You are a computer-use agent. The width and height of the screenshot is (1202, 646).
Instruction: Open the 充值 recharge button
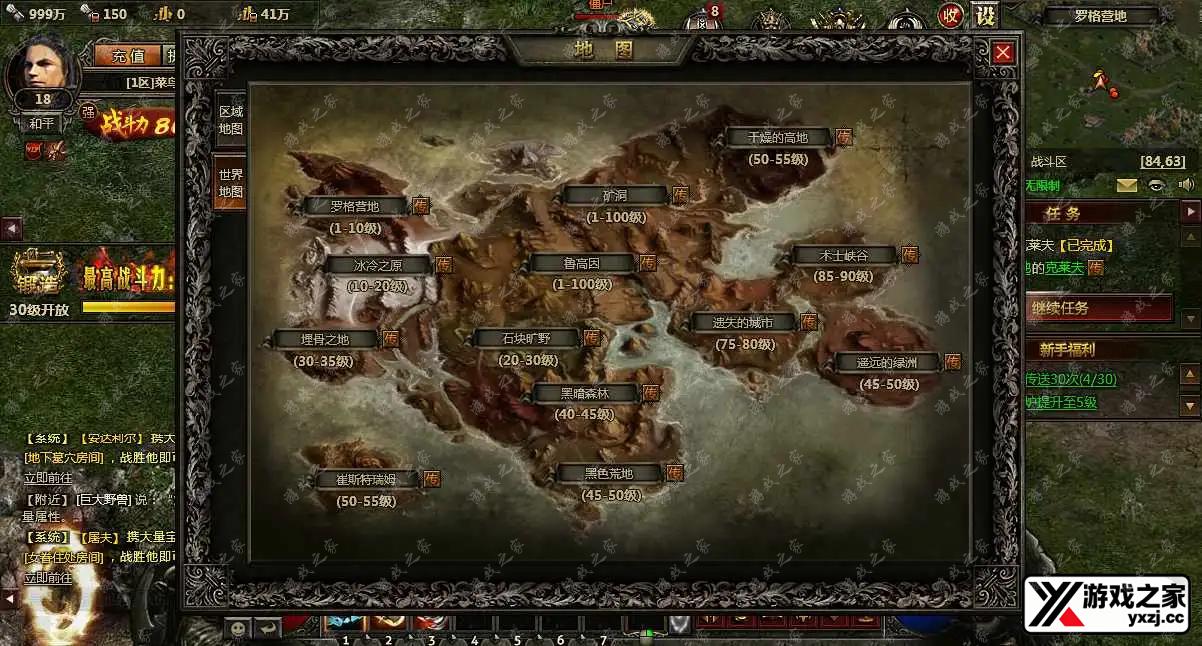point(128,55)
